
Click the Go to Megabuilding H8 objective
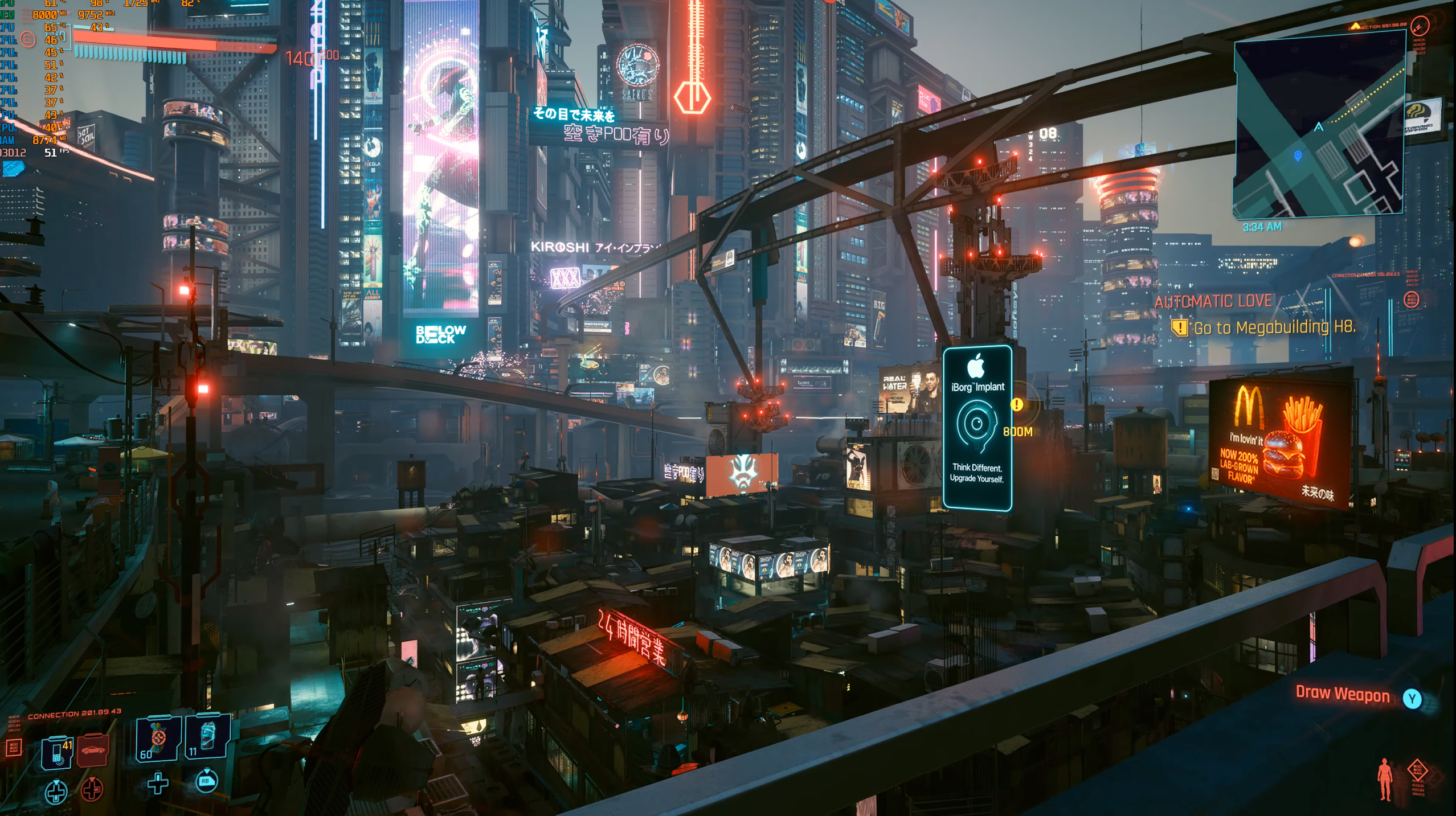(1274, 328)
